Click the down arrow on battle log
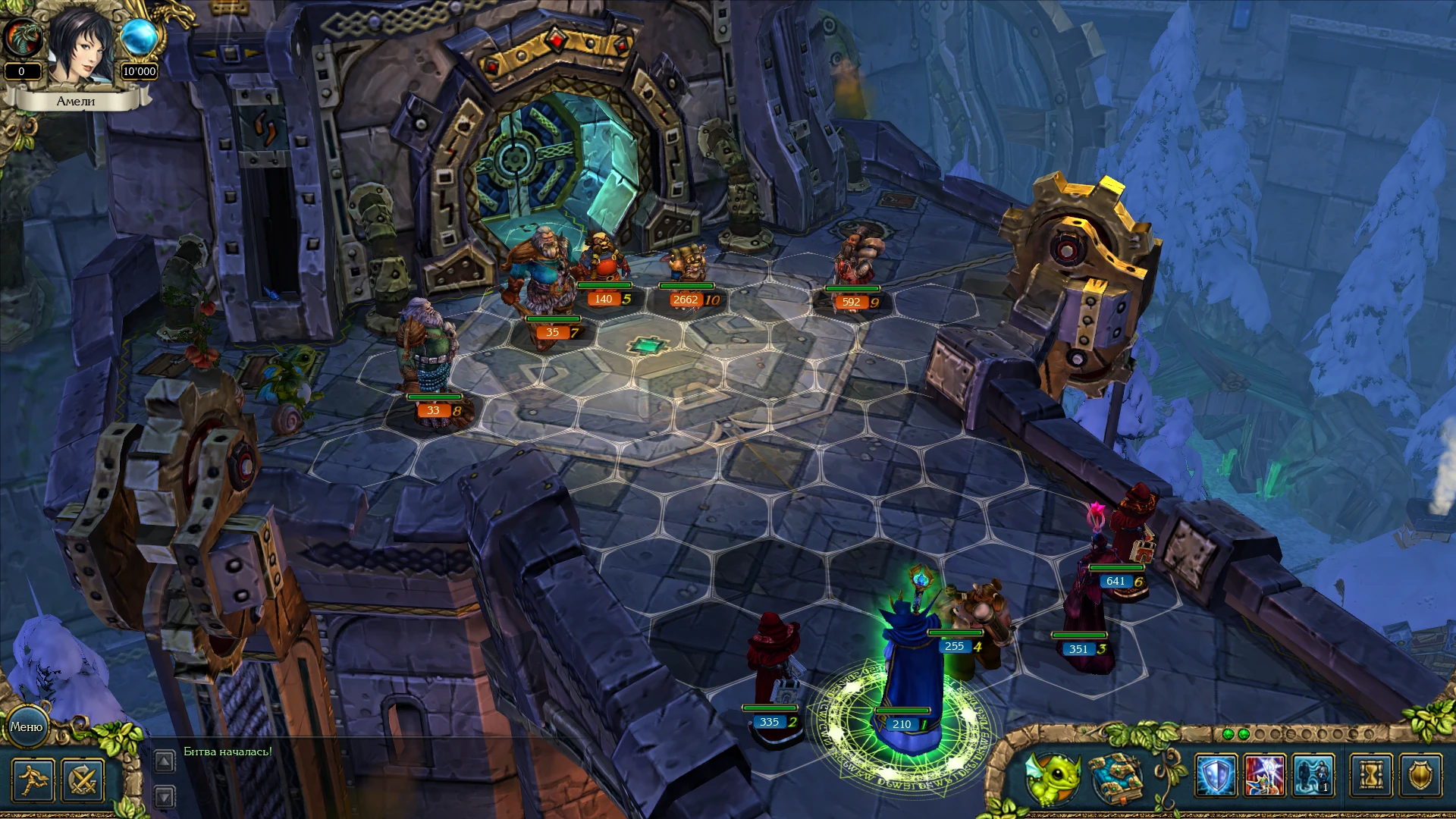1456x819 pixels. tap(165, 795)
